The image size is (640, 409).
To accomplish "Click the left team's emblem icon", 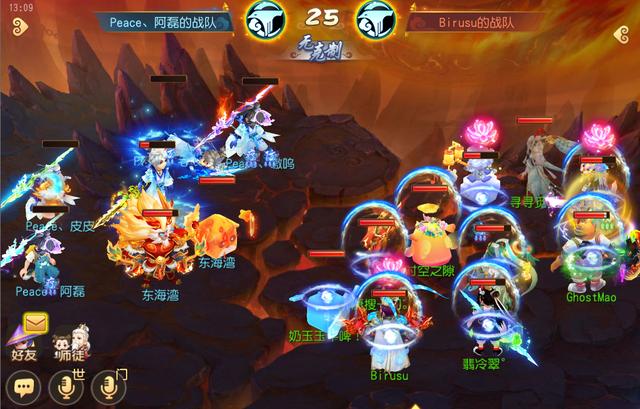I will tap(262, 20).
